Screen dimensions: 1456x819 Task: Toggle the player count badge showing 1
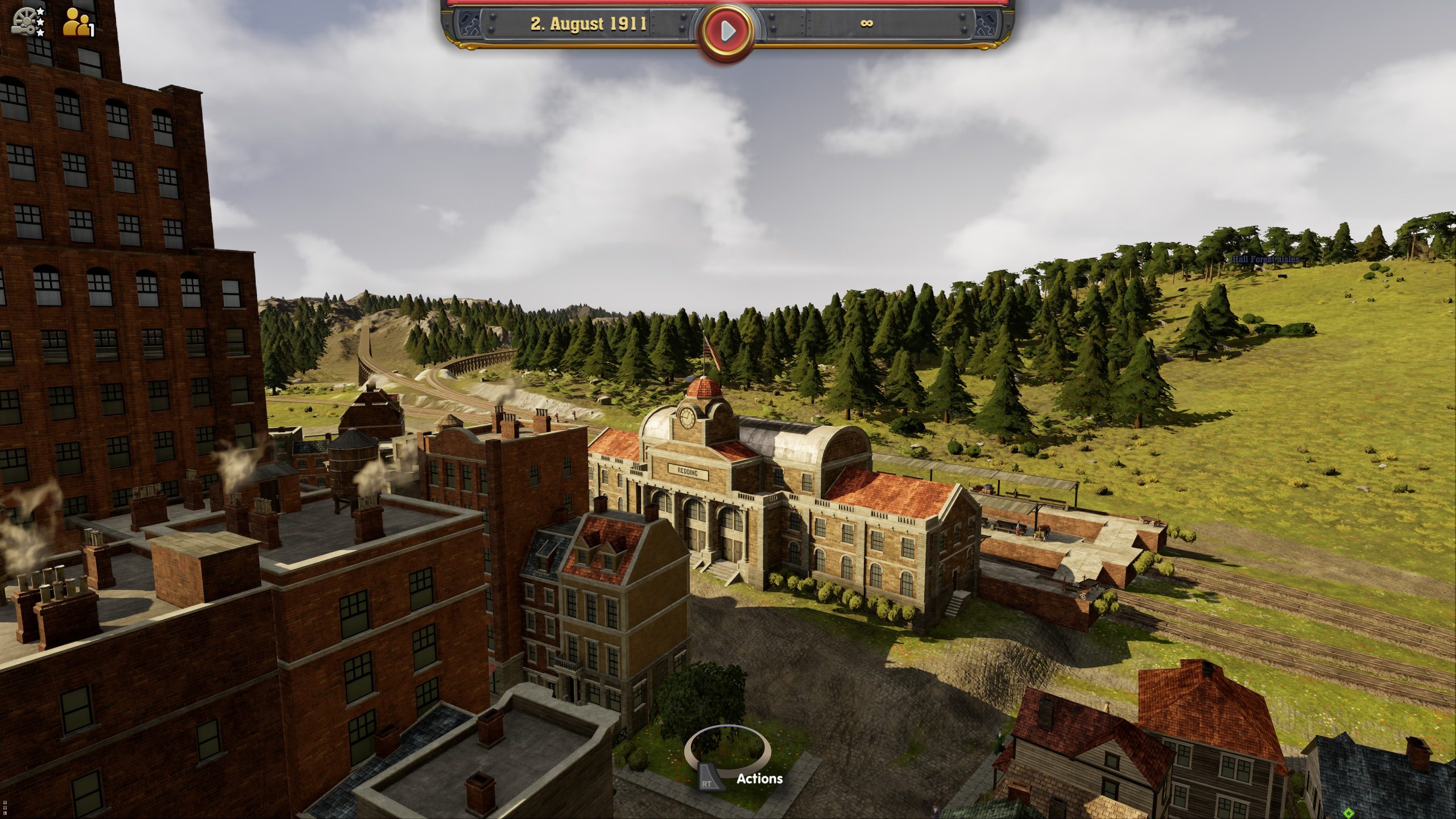(x=90, y=30)
